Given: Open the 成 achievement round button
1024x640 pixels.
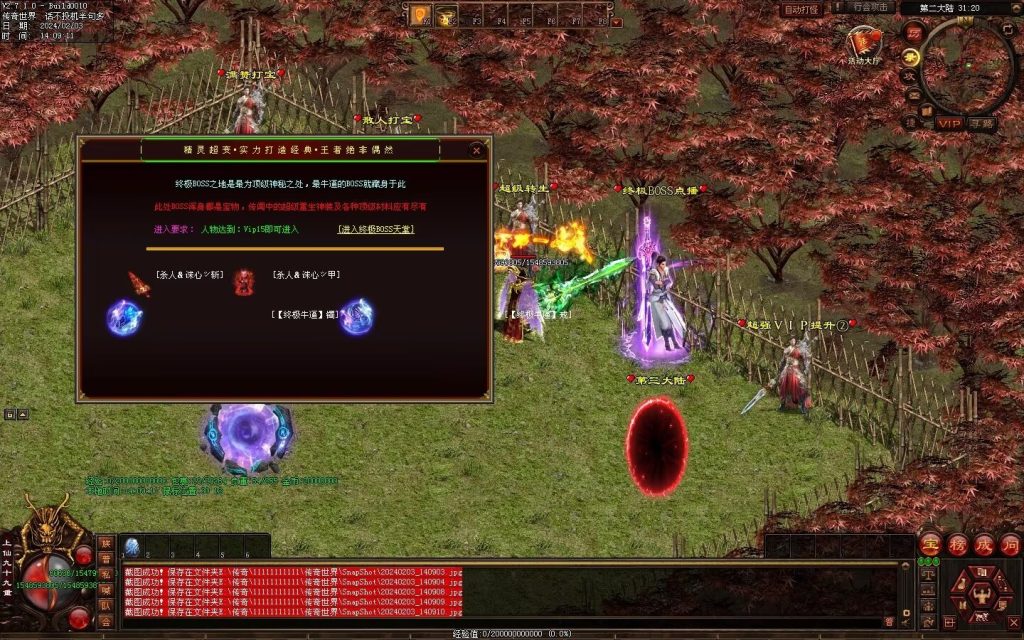Looking at the screenshot, I should 982,543.
